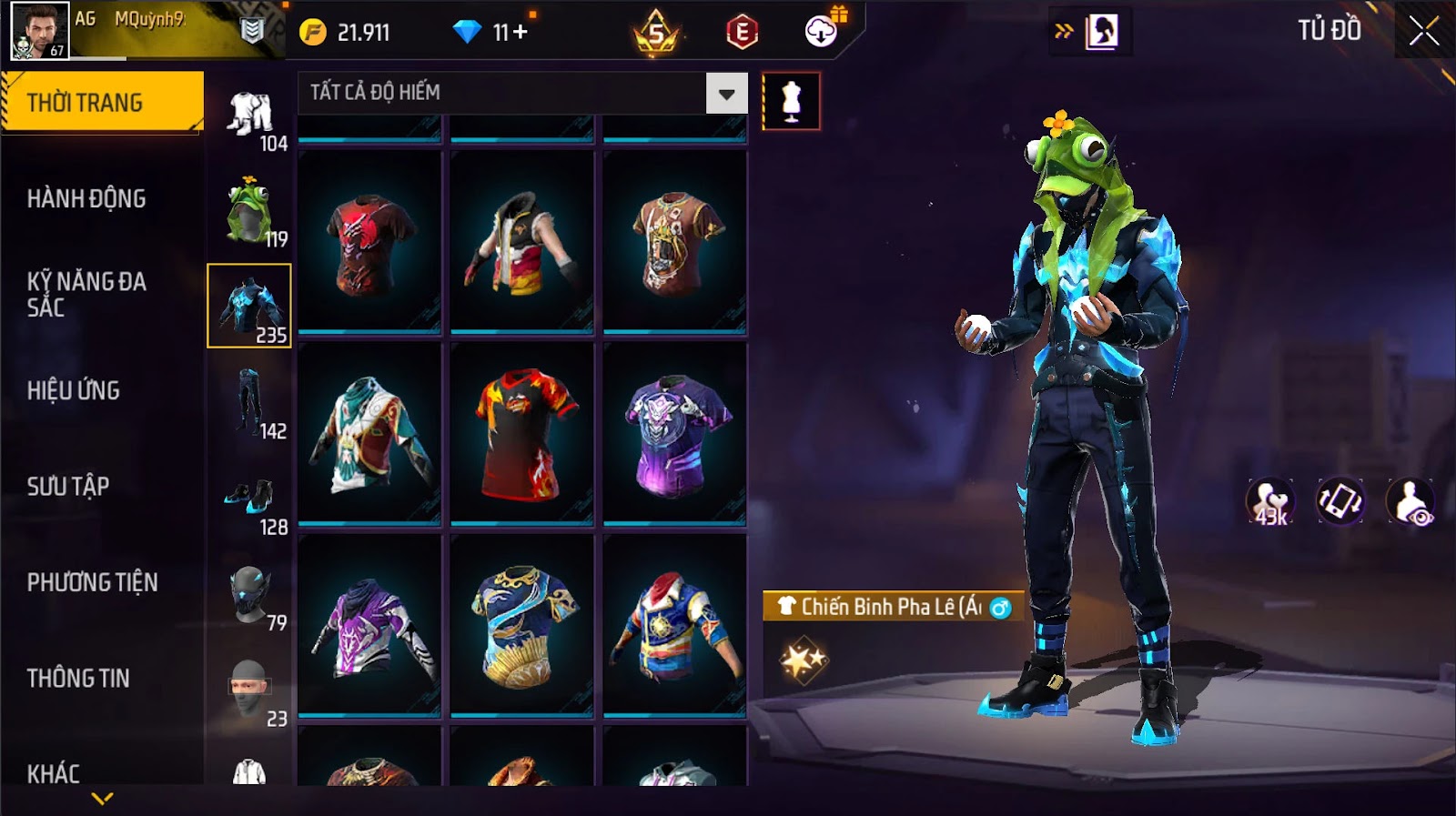Select the frog hat headwear category

coord(248,211)
